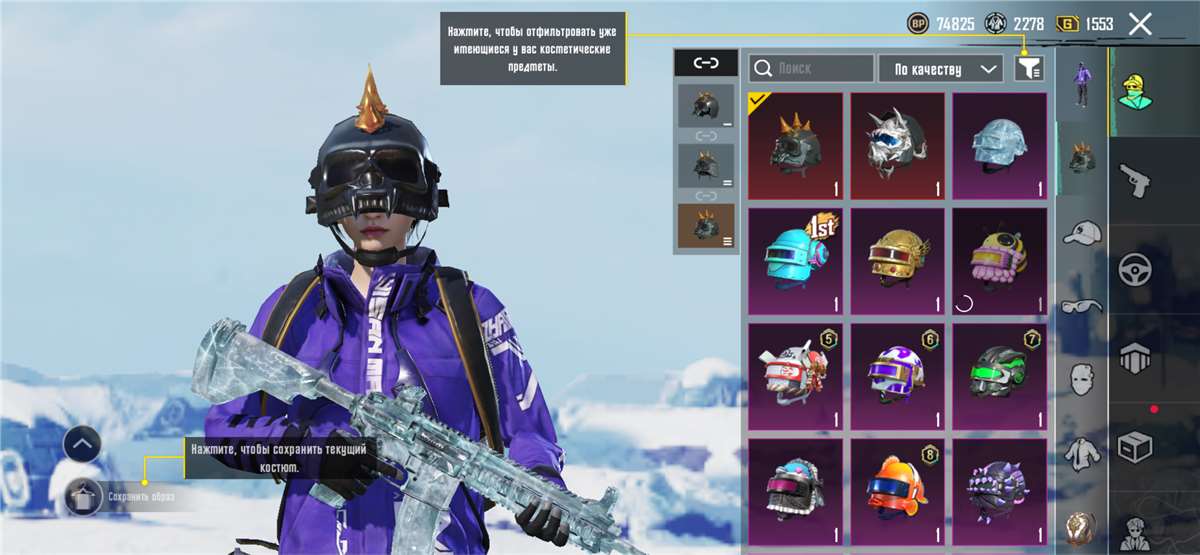Close the inventory with the X button
The height and width of the screenshot is (555, 1200).
point(1140,25)
